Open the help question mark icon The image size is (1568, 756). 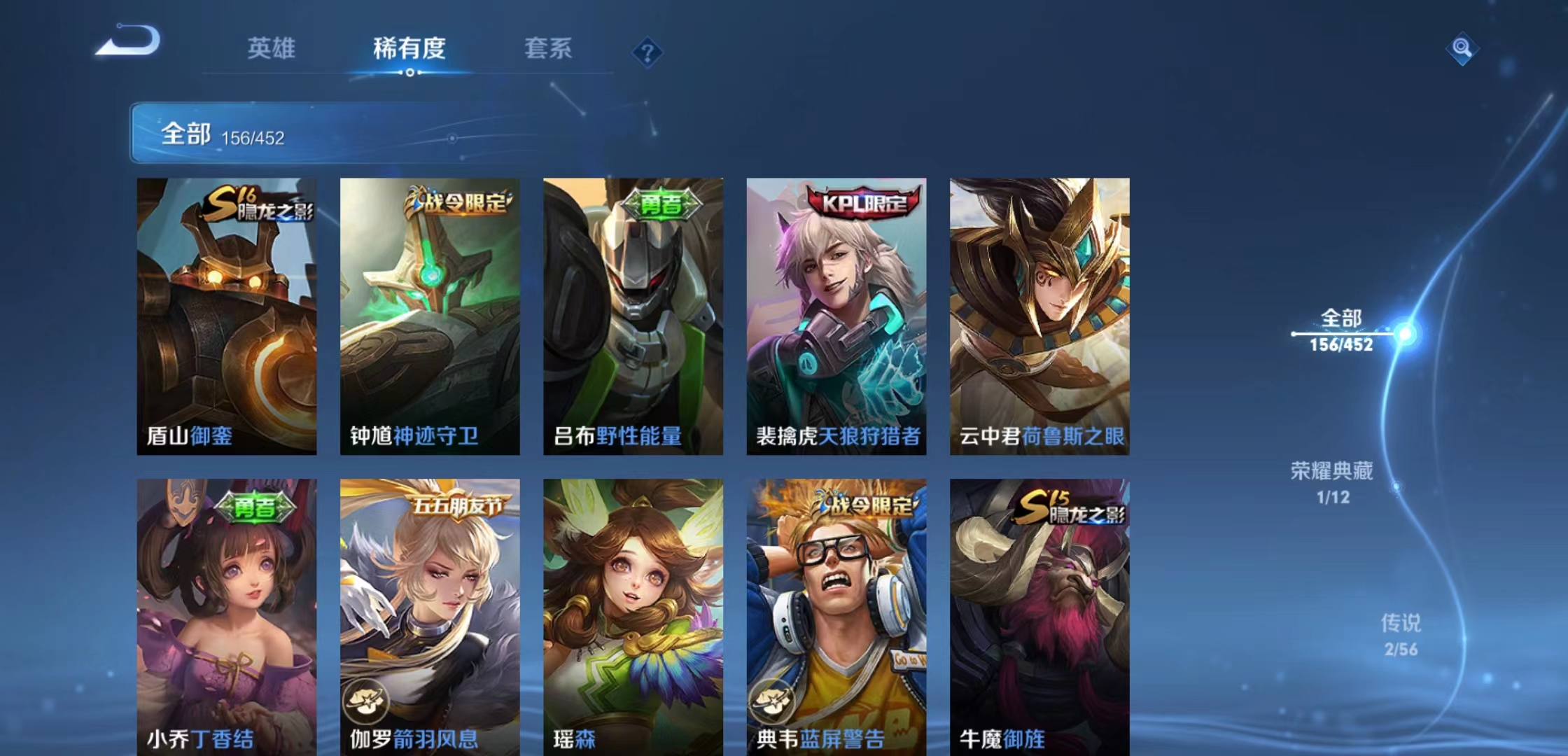(x=647, y=52)
